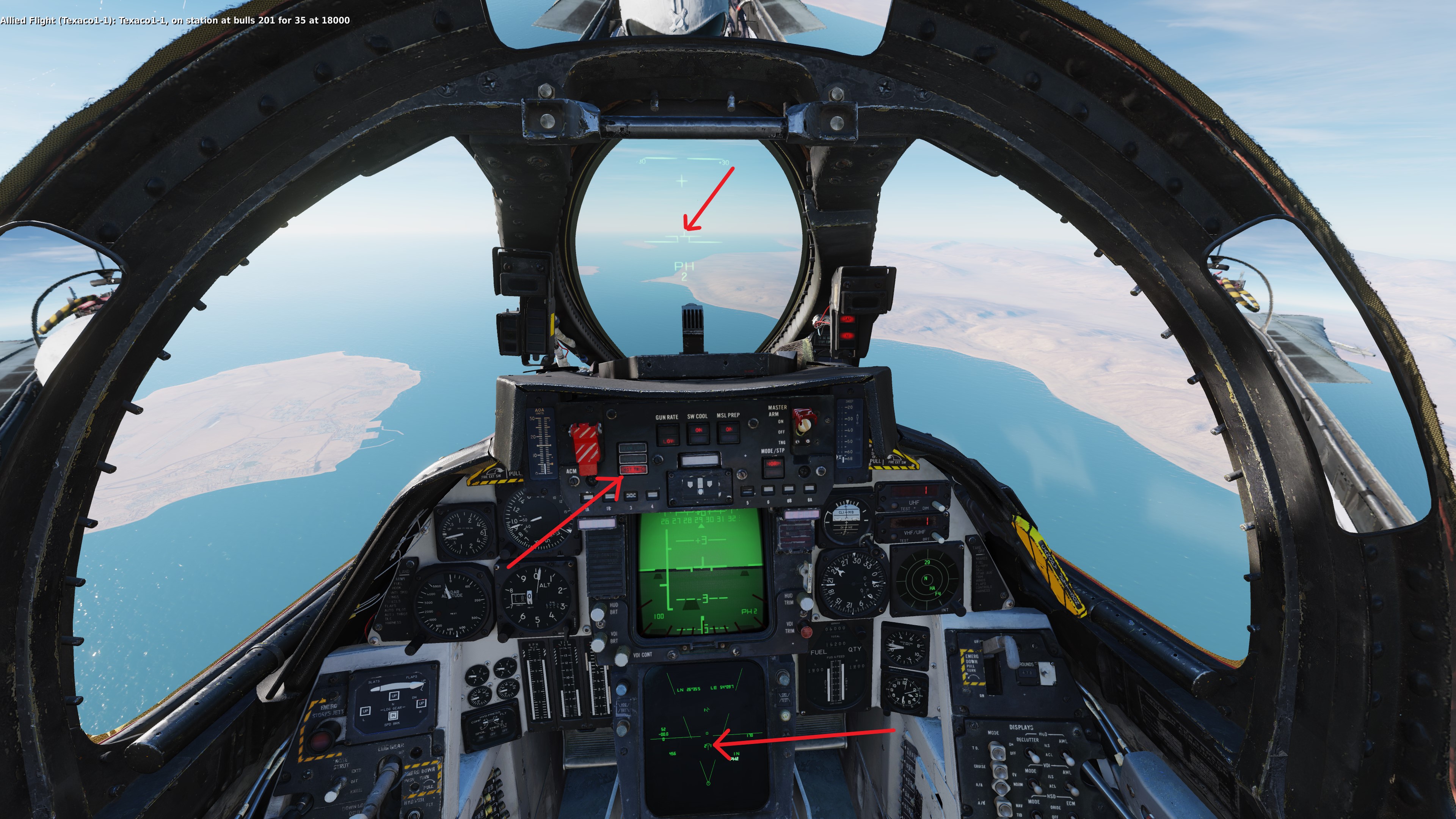
Task: Turn the fuel quantity selector under FUEL QTY
Action: tap(861, 632)
